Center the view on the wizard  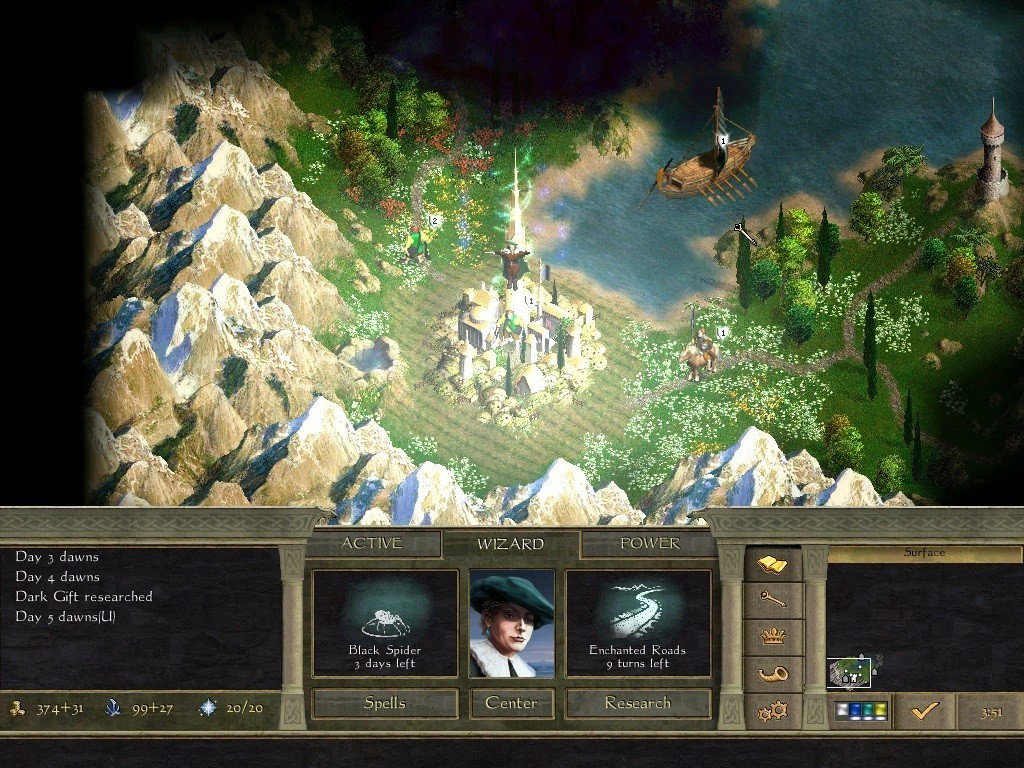coord(511,703)
